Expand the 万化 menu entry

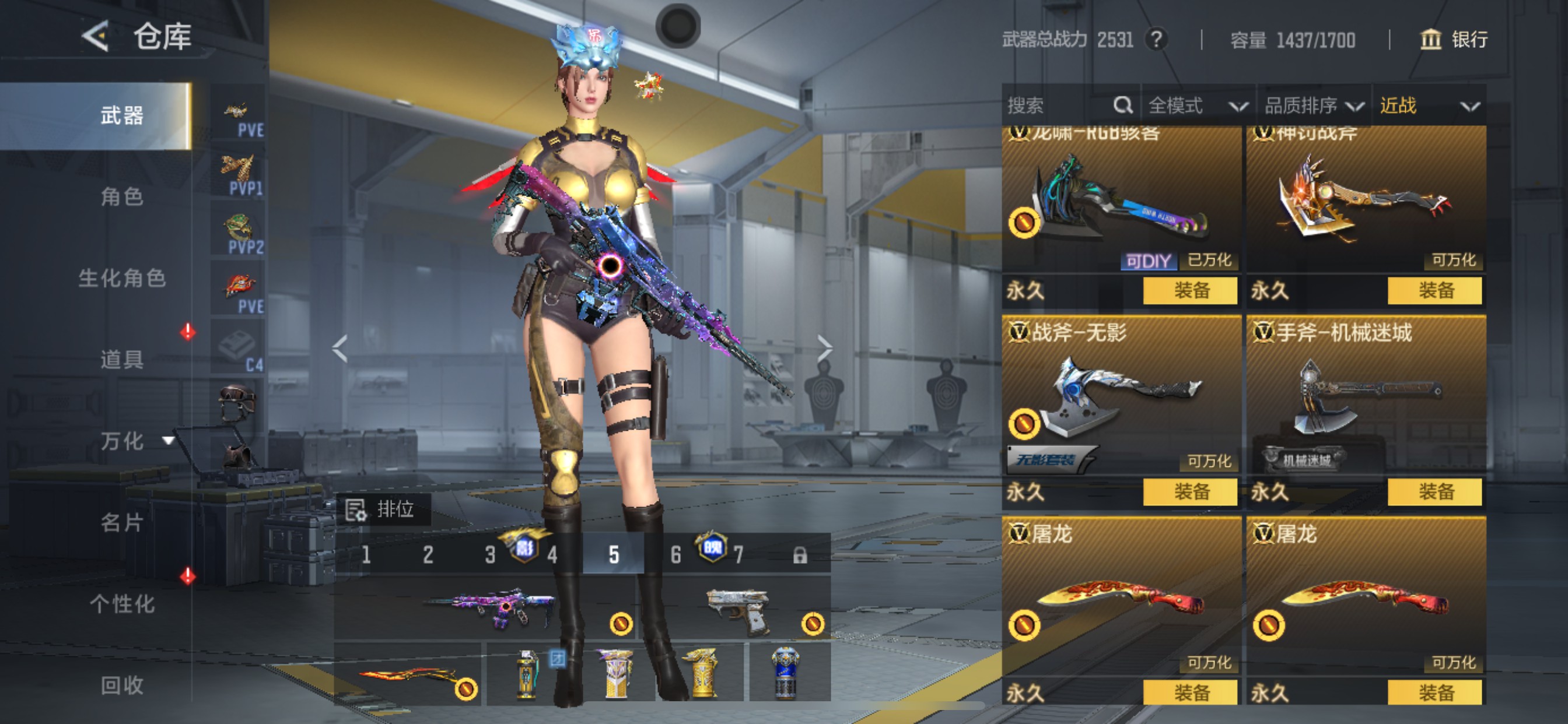pyautogui.click(x=134, y=441)
